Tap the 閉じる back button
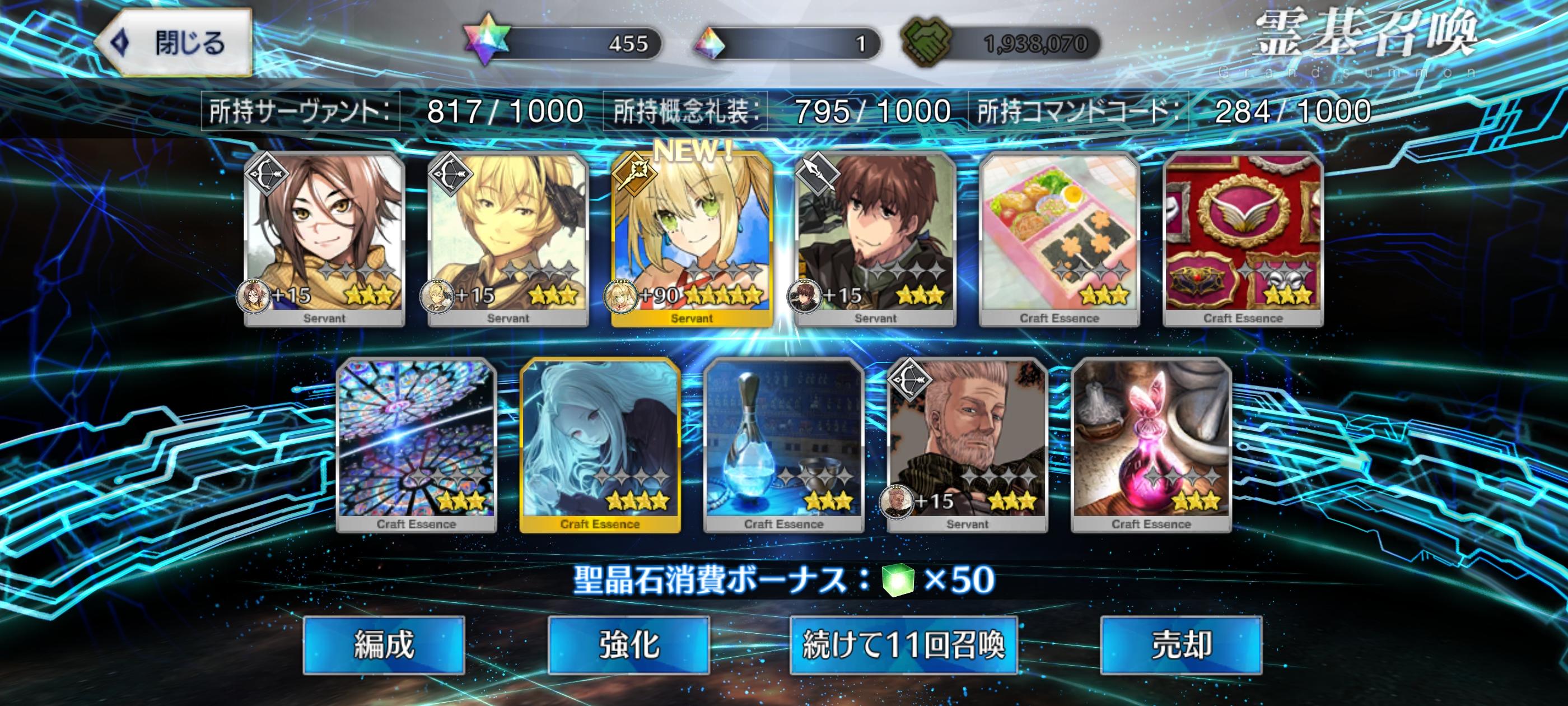 (x=180, y=43)
